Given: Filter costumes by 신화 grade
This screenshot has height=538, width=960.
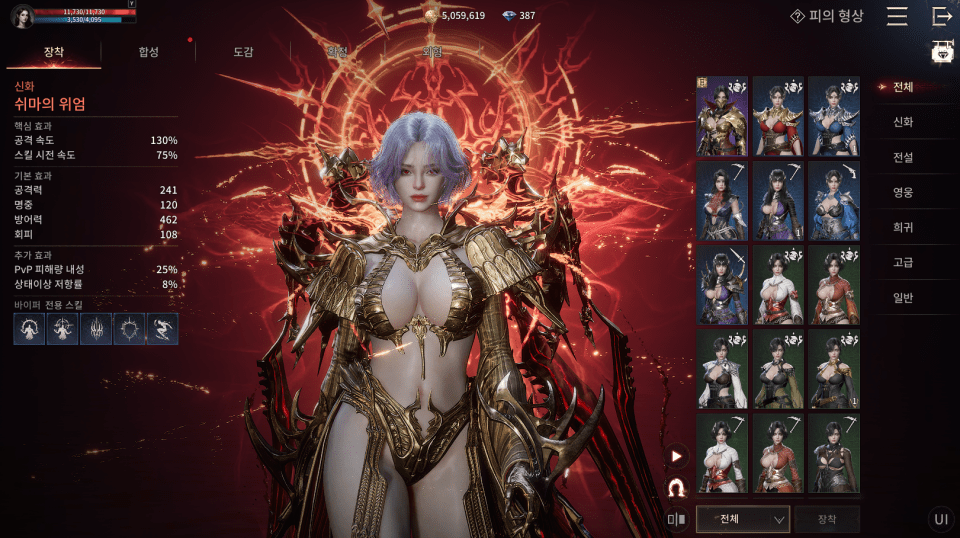Looking at the screenshot, I should (x=903, y=122).
